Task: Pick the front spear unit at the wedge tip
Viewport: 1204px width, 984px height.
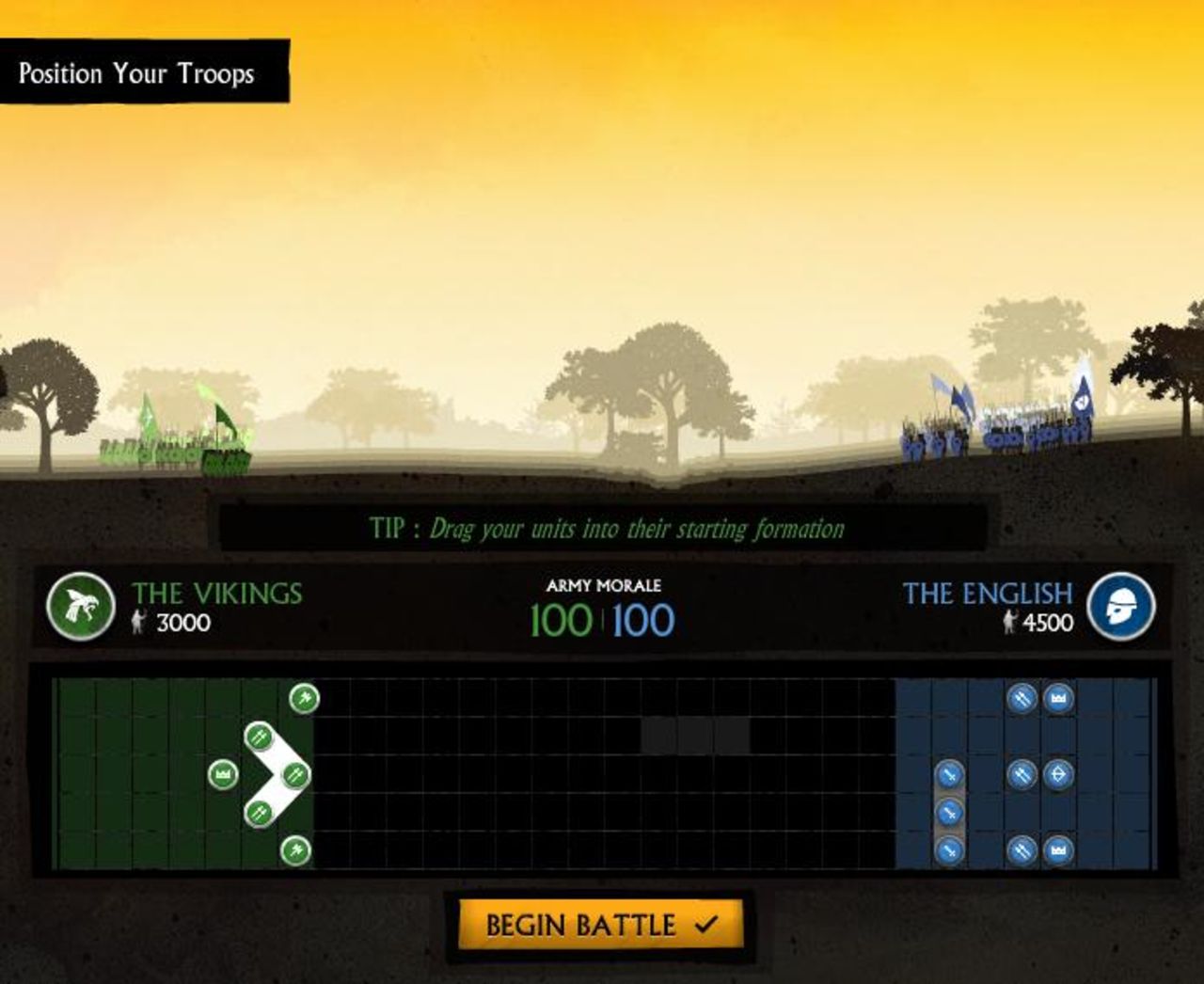Action: [x=295, y=775]
